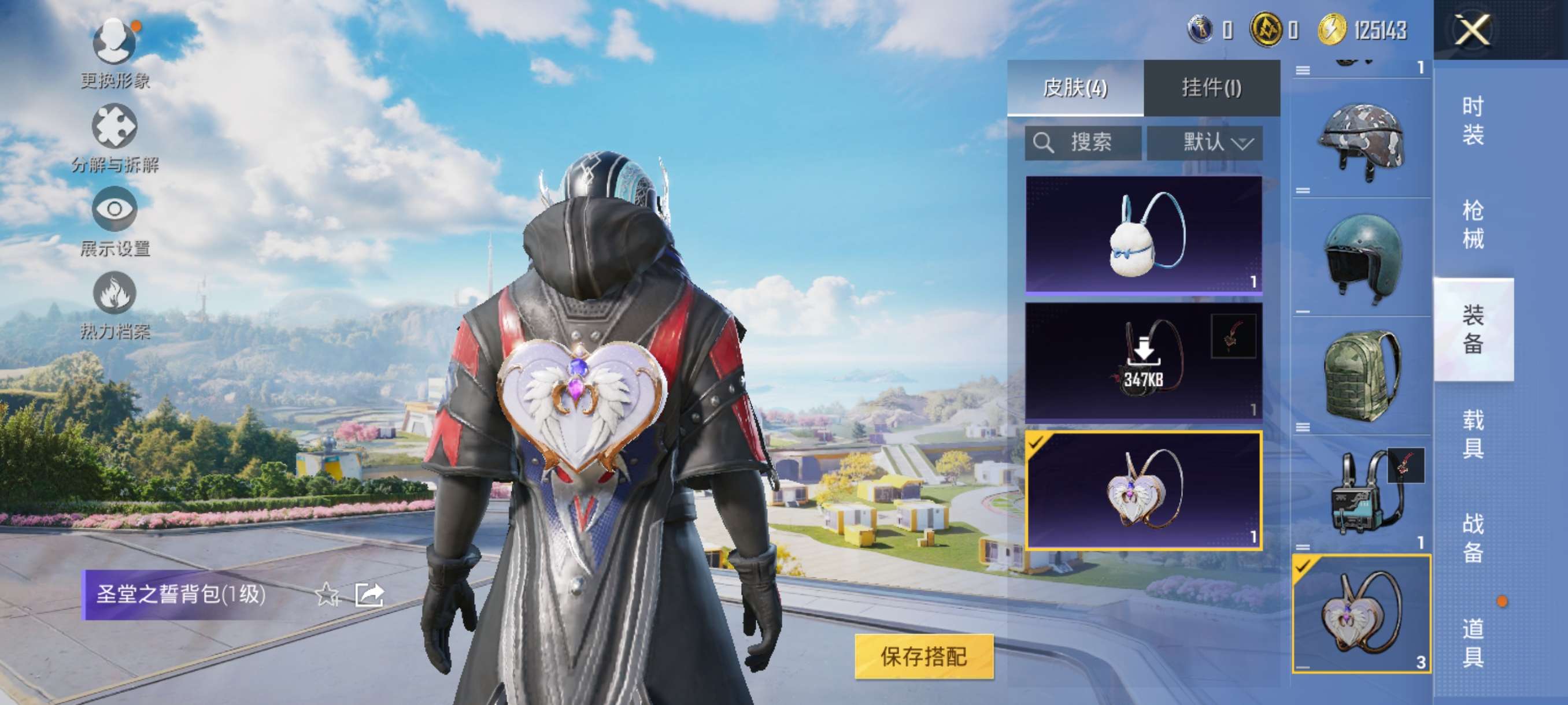Switch to the 枪械 firearms category
The width and height of the screenshot is (1568, 705).
(1473, 224)
